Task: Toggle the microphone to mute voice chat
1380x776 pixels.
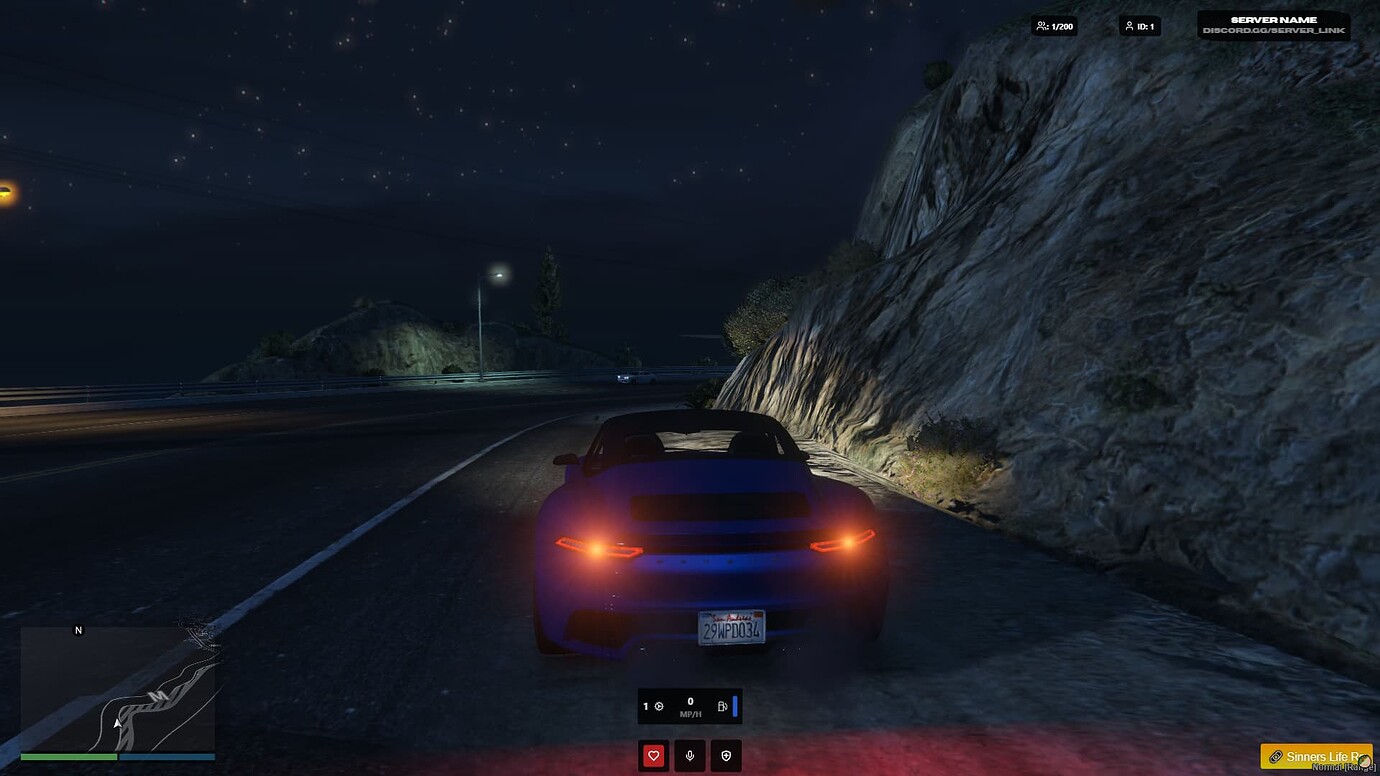Action: (689, 755)
